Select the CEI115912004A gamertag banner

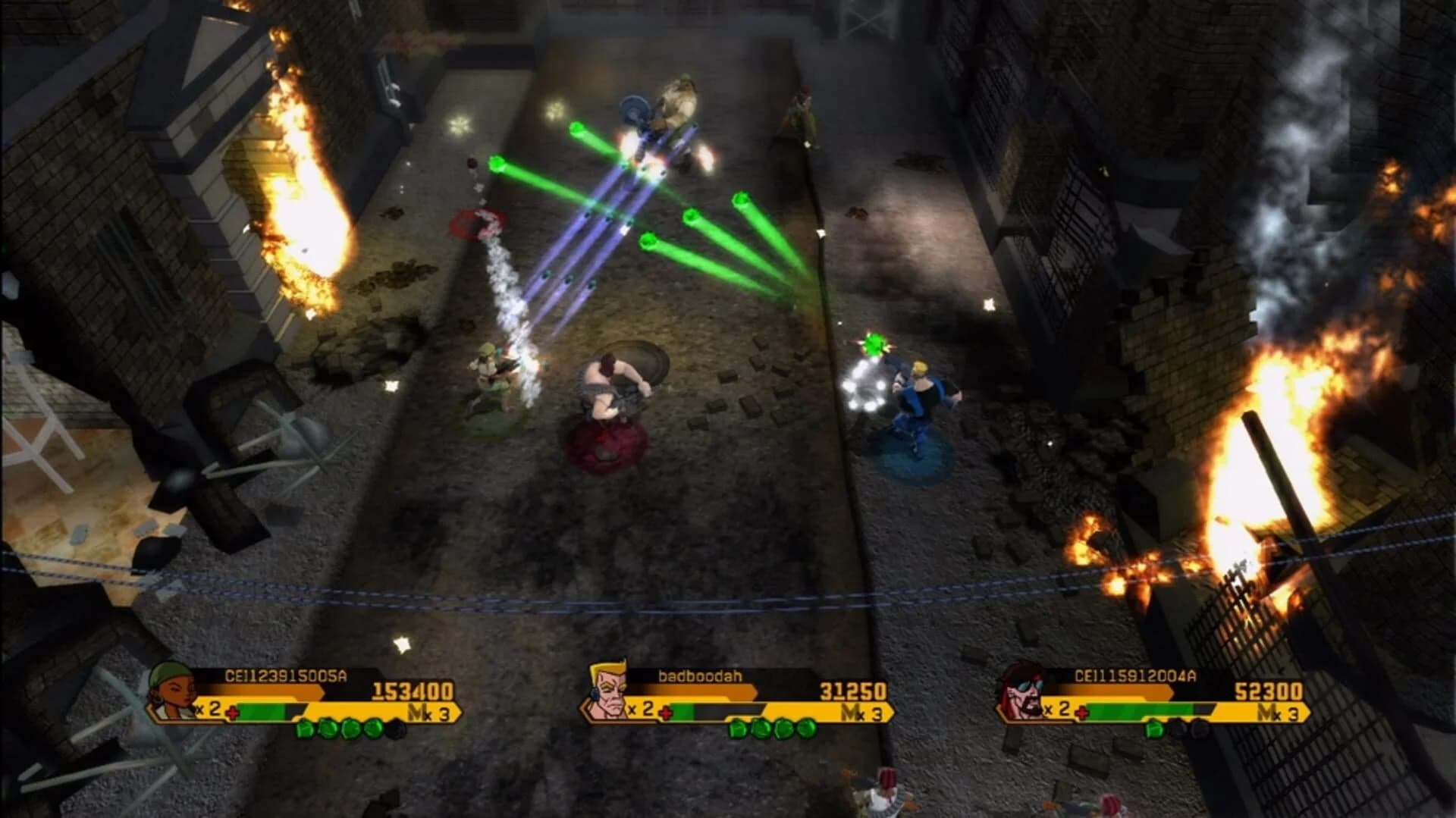click(1135, 675)
